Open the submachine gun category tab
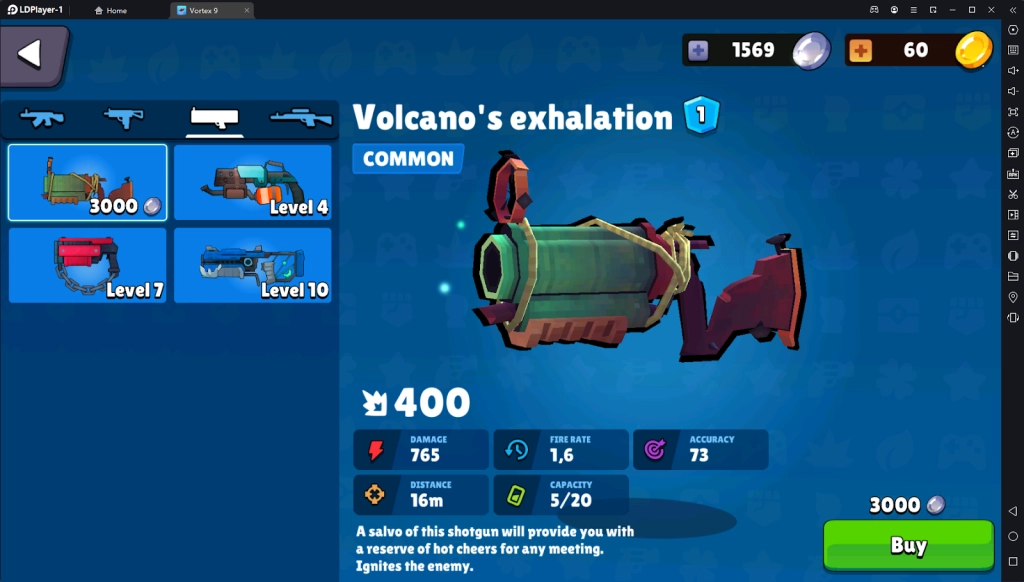1024x582 pixels. [124, 118]
